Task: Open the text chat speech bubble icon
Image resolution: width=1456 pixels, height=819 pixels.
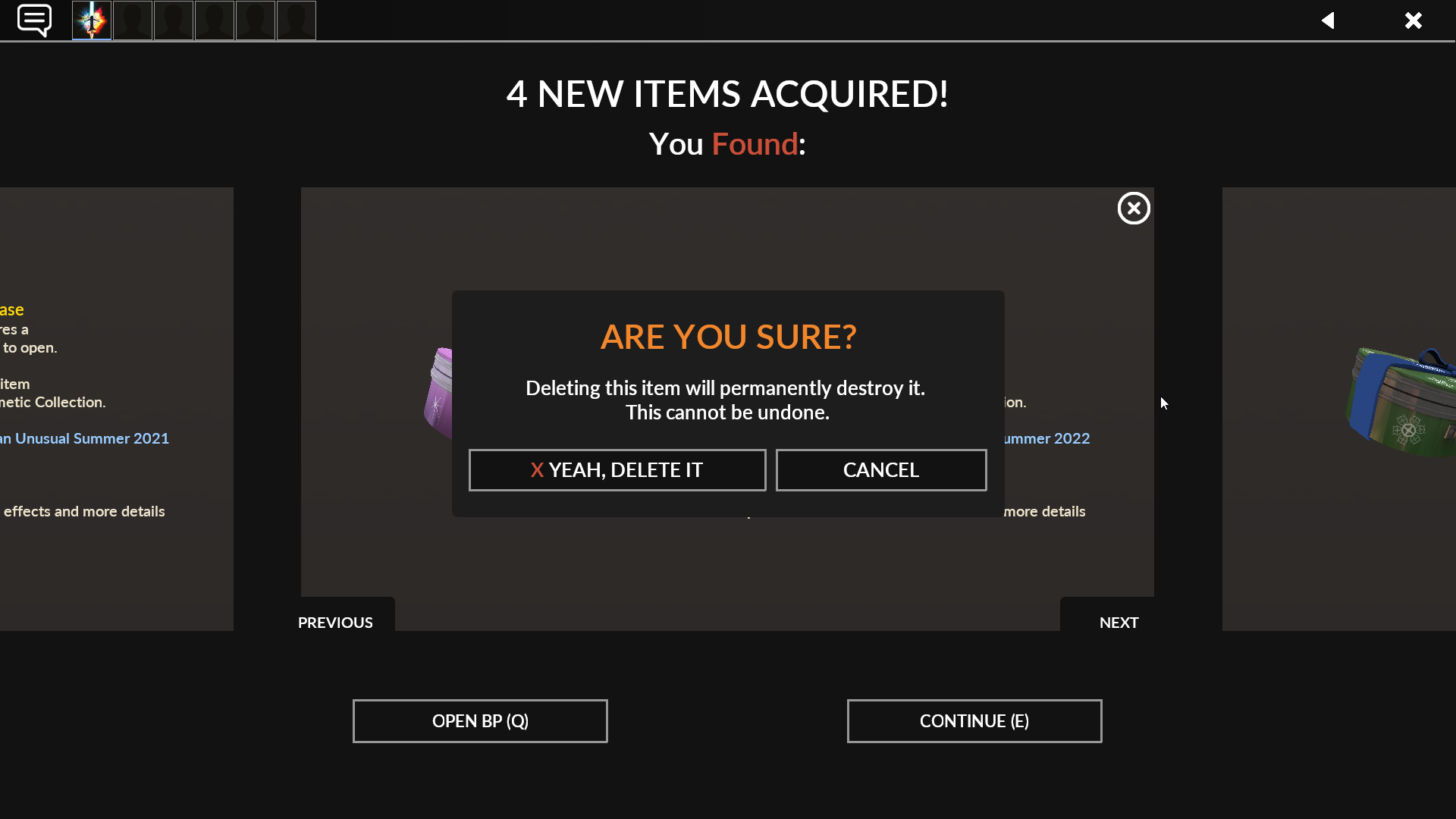Action: pyautogui.click(x=34, y=20)
